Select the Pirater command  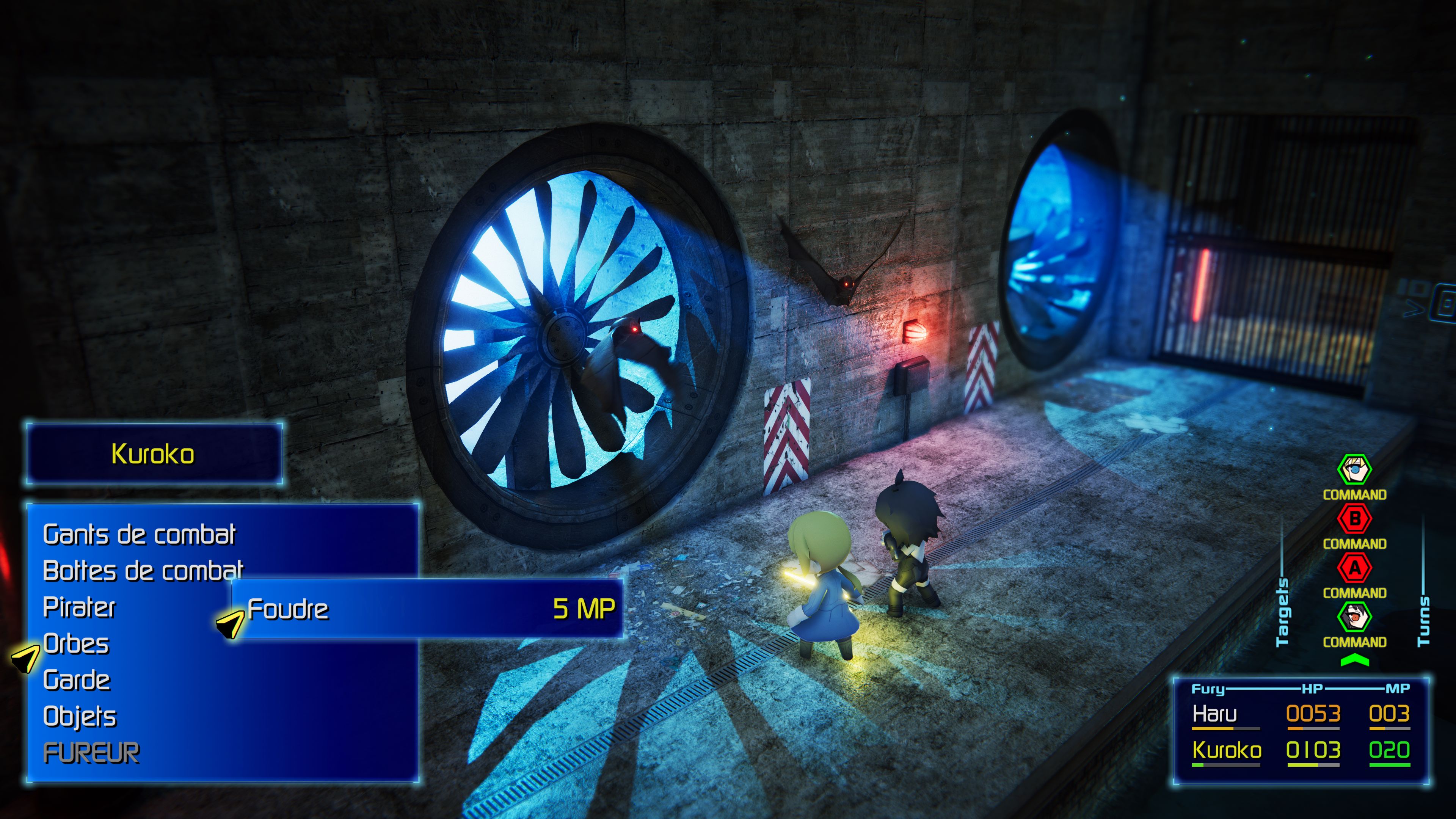[x=79, y=607]
